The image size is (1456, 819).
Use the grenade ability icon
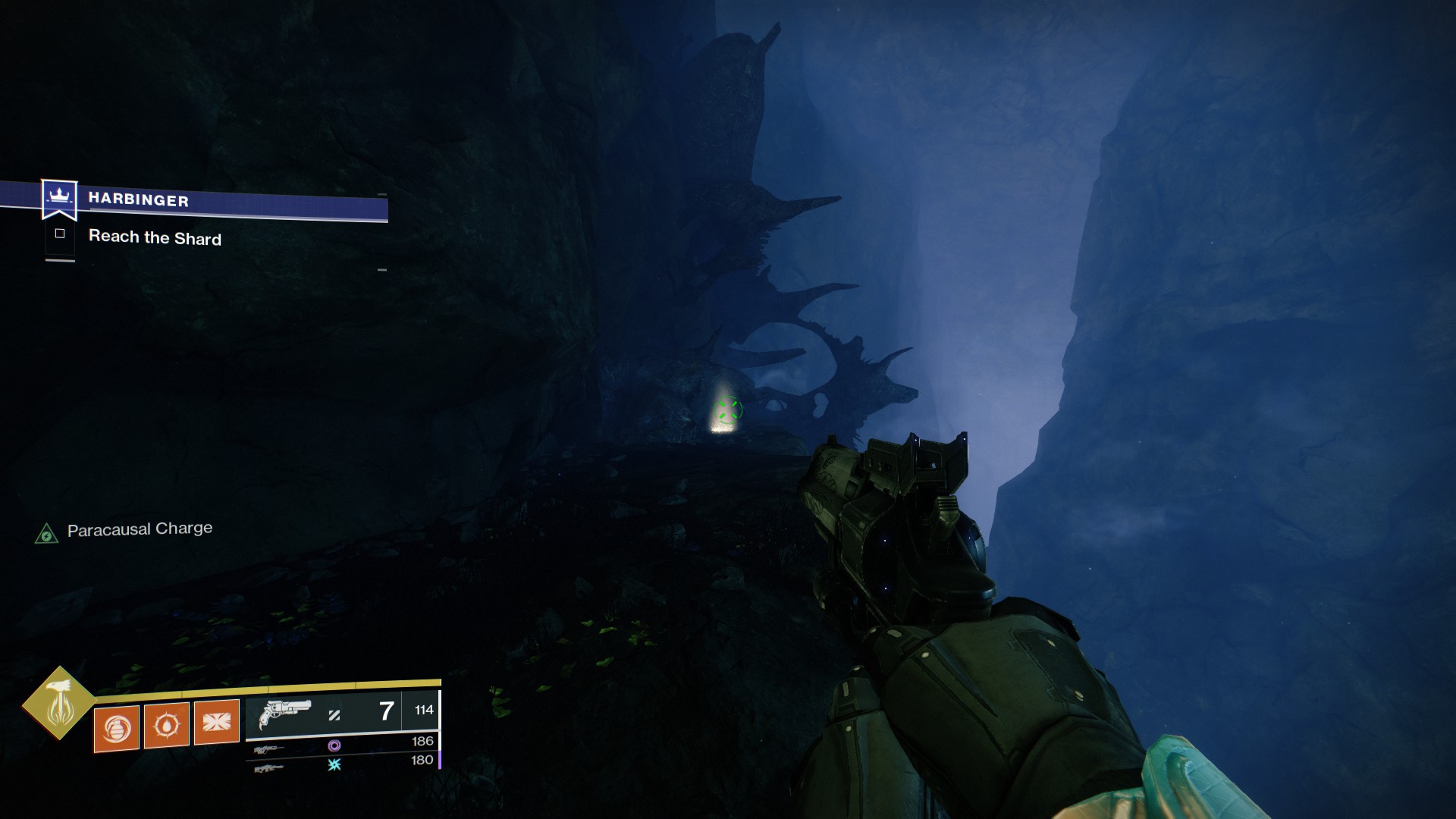coord(117,728)
